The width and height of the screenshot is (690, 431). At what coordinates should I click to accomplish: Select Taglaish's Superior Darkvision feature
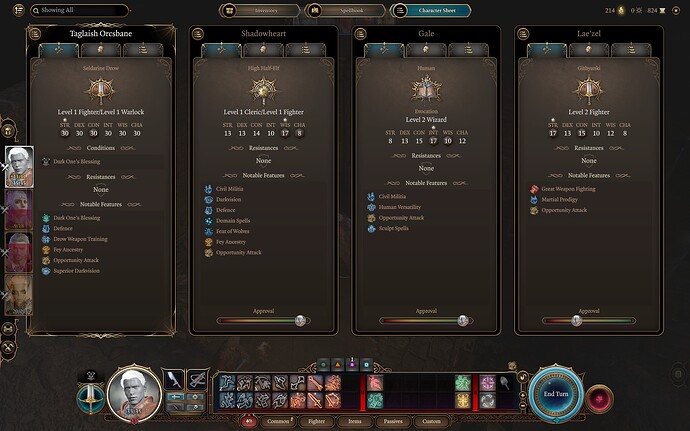[x=76, y=271]
